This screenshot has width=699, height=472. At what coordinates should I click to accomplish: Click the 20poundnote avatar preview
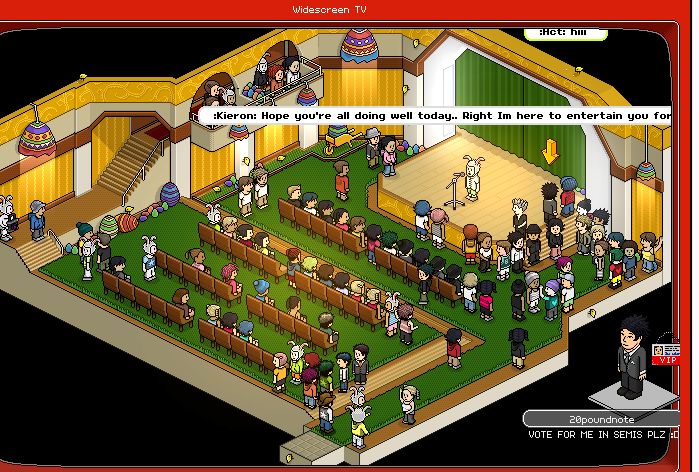[x=630, y=355]
